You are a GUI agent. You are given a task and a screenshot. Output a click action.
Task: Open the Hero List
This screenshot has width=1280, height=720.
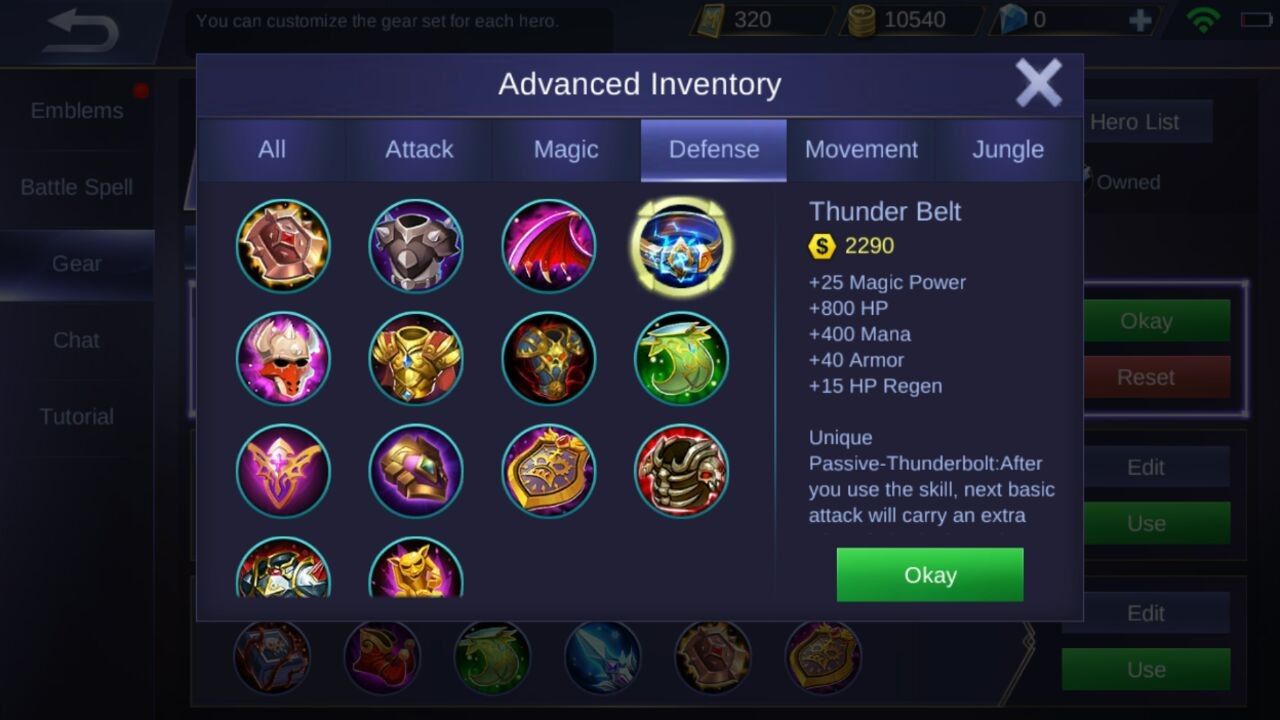[1136, 122]
